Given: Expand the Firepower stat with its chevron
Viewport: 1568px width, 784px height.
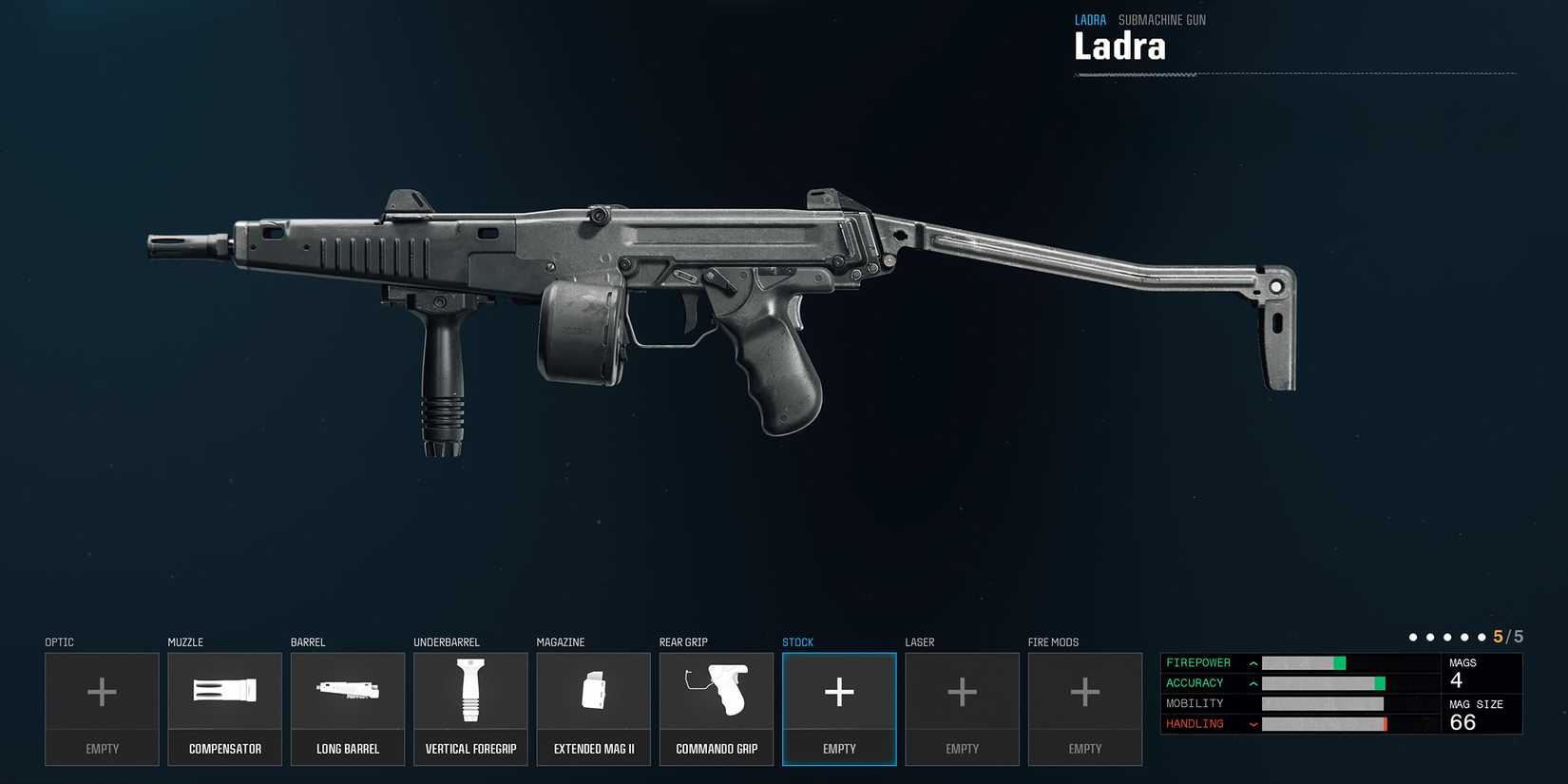Looking at the screenshot, I should point(1252,662).
